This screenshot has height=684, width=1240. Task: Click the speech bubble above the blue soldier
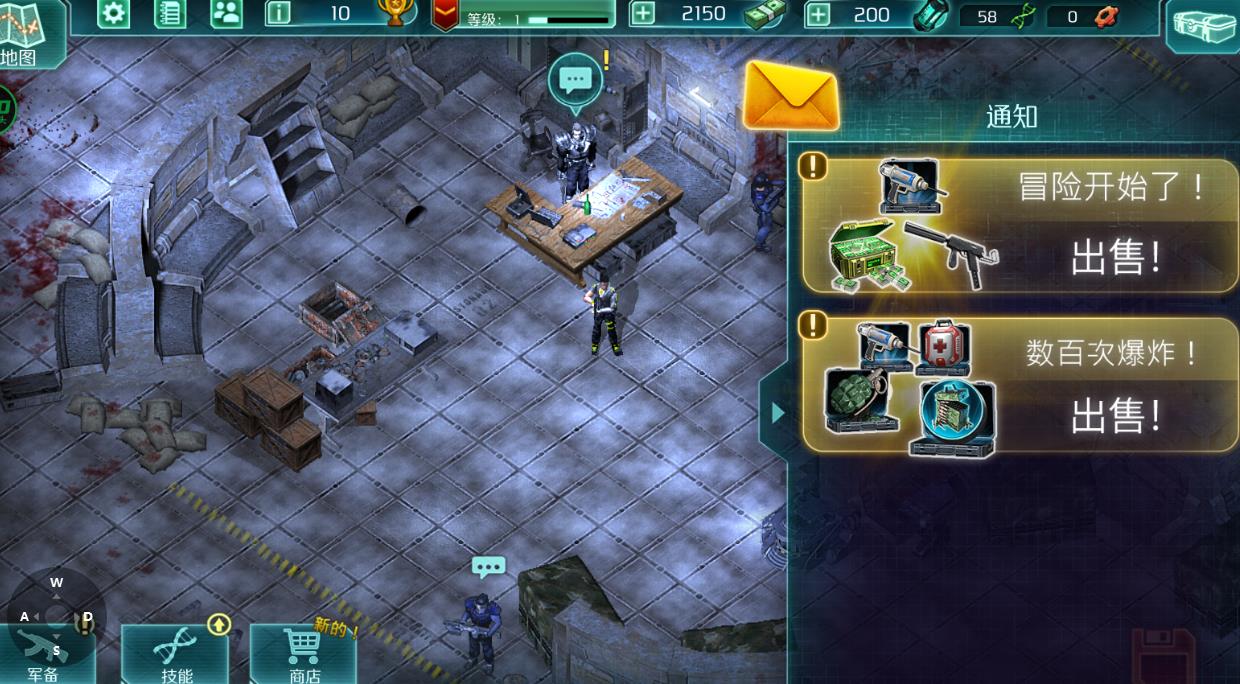pos(488,568)
